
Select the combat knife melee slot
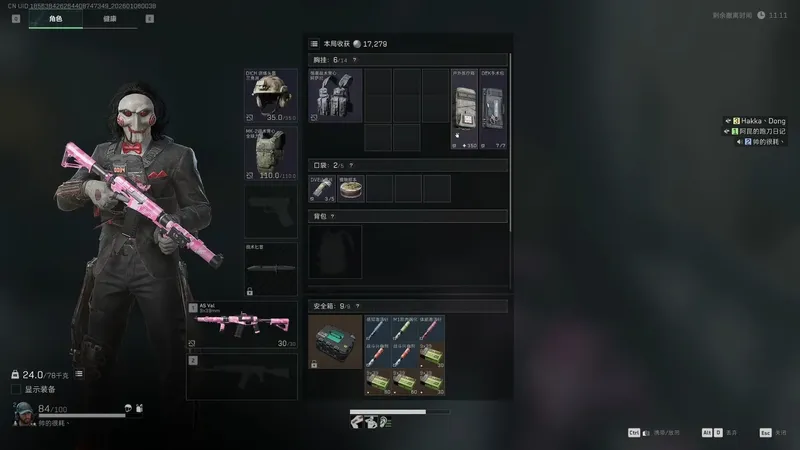(x=271, y=268)
